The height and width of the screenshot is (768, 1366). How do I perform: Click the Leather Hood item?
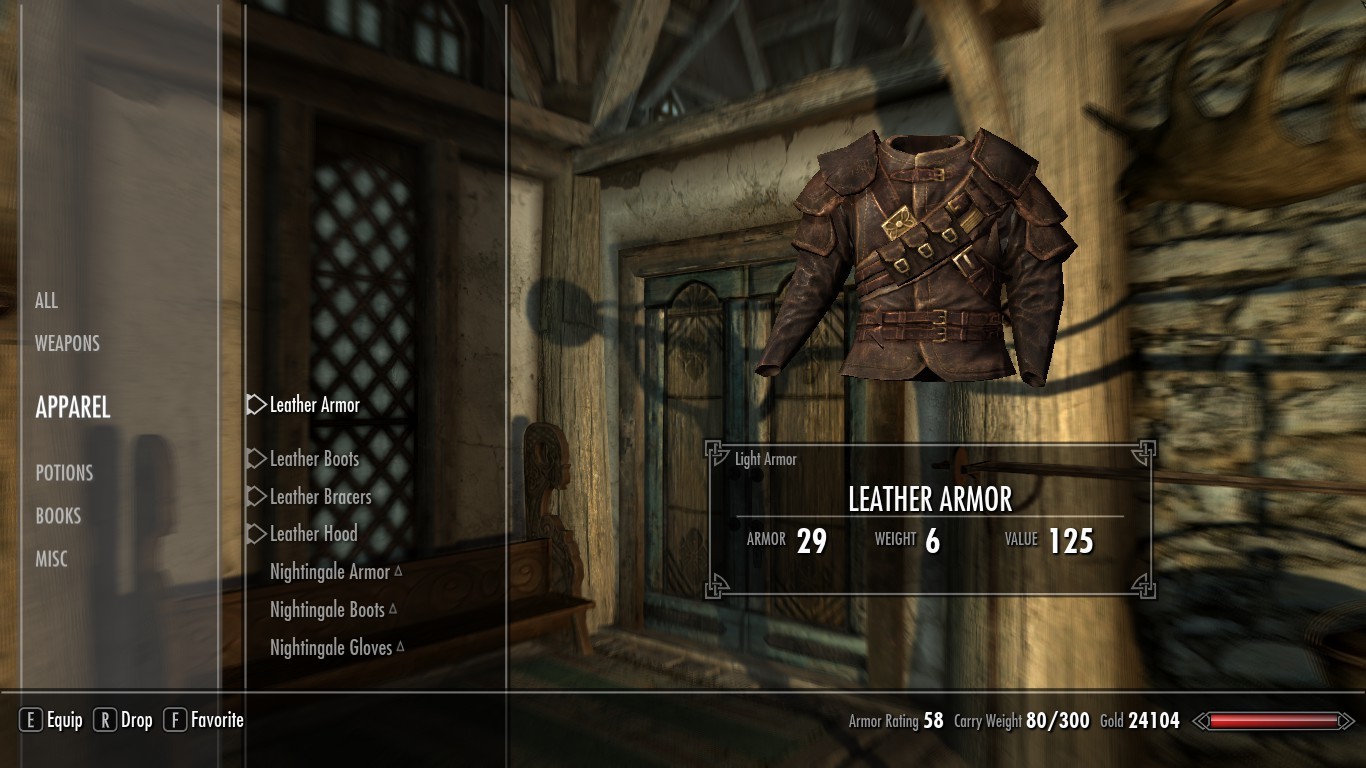click(x=313, y=534)
